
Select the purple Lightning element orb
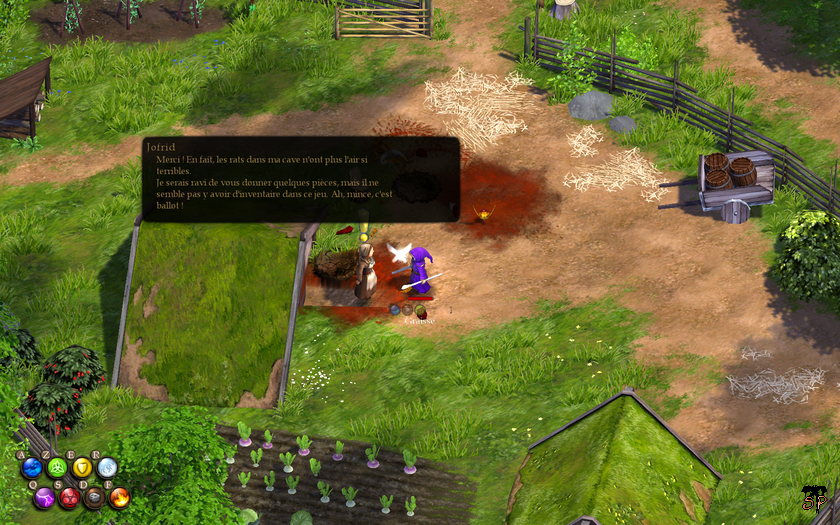pos(45,497)
